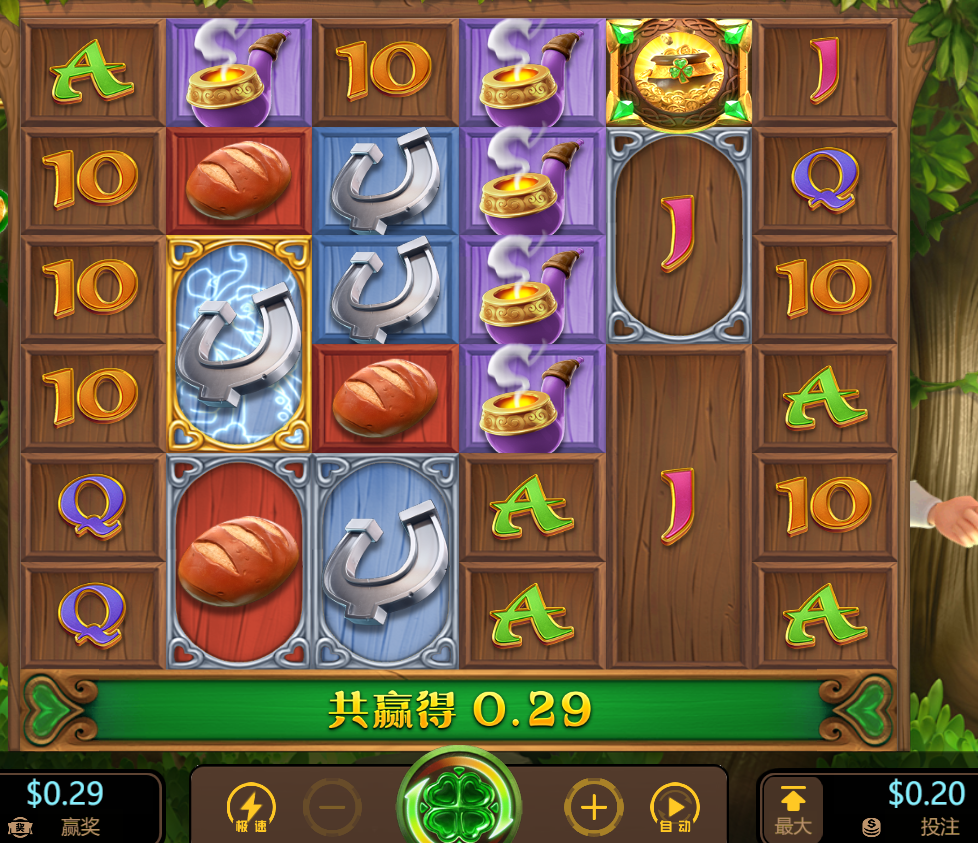978x843 pixels.
Task: Toggle turbo mode with the lightning bolt
Action: tap(251, 806)
